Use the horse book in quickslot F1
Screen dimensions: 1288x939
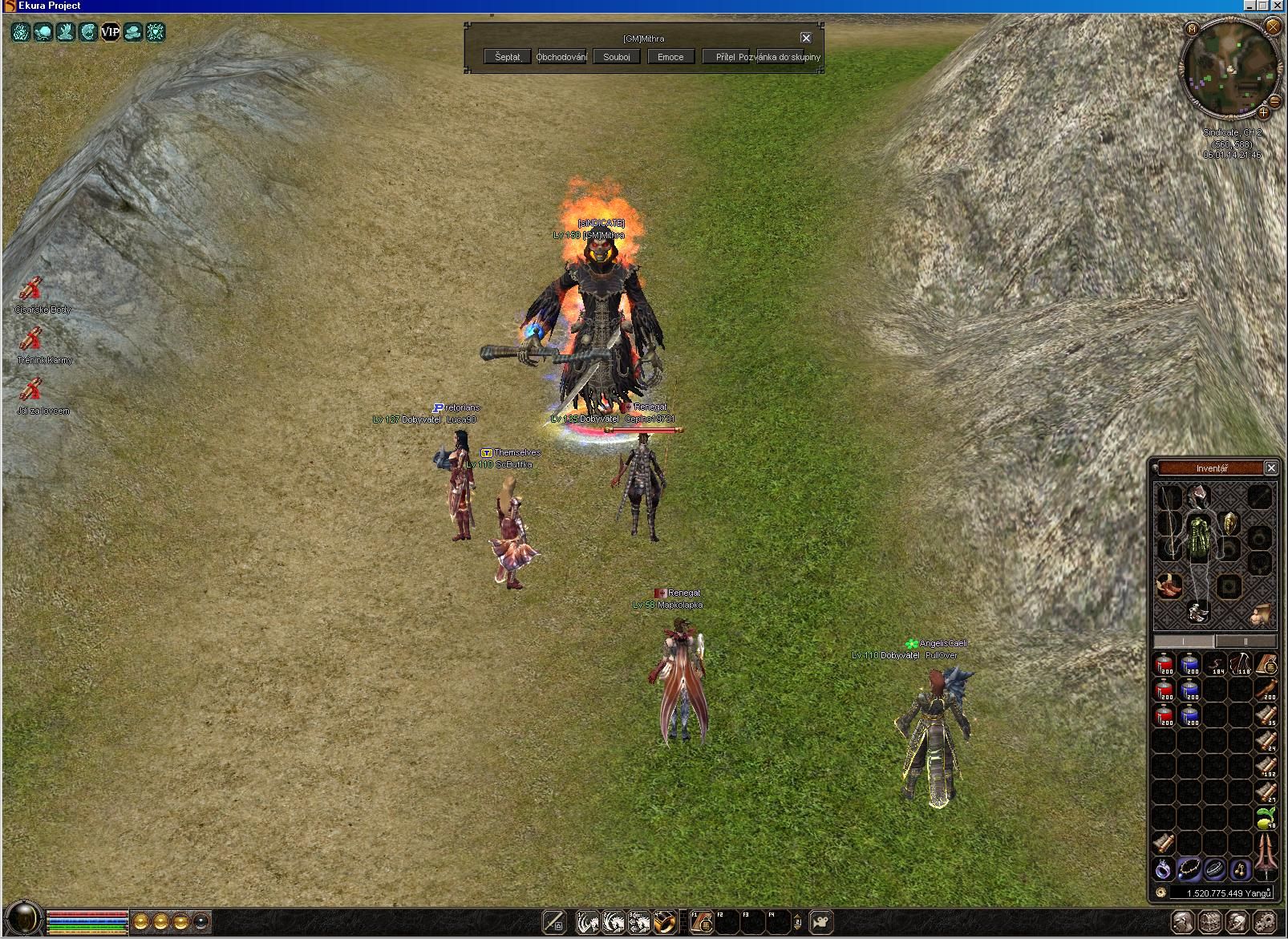pos(703,922)
